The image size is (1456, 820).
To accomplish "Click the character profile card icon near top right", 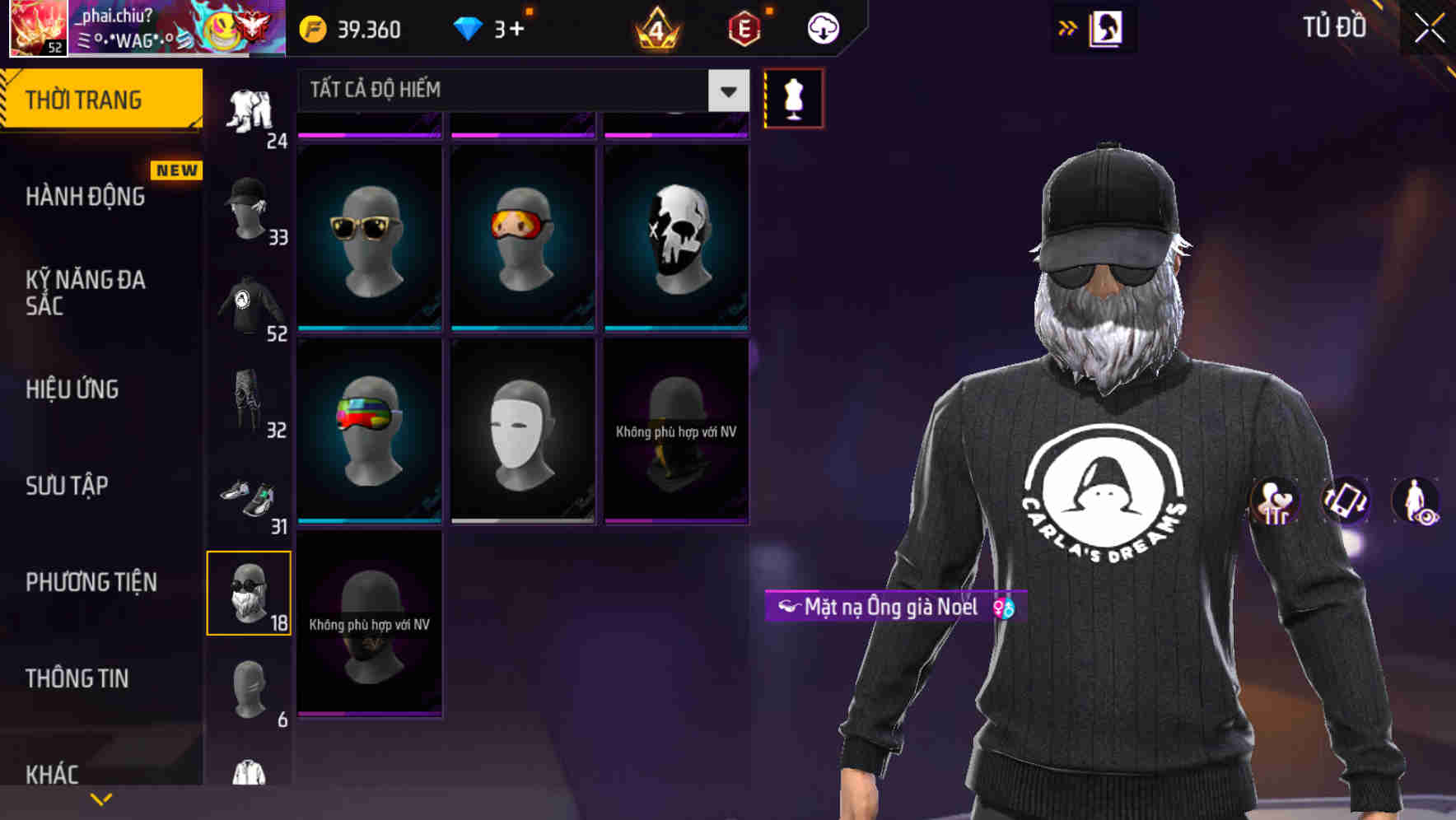I will click(x=1108, y=27).
